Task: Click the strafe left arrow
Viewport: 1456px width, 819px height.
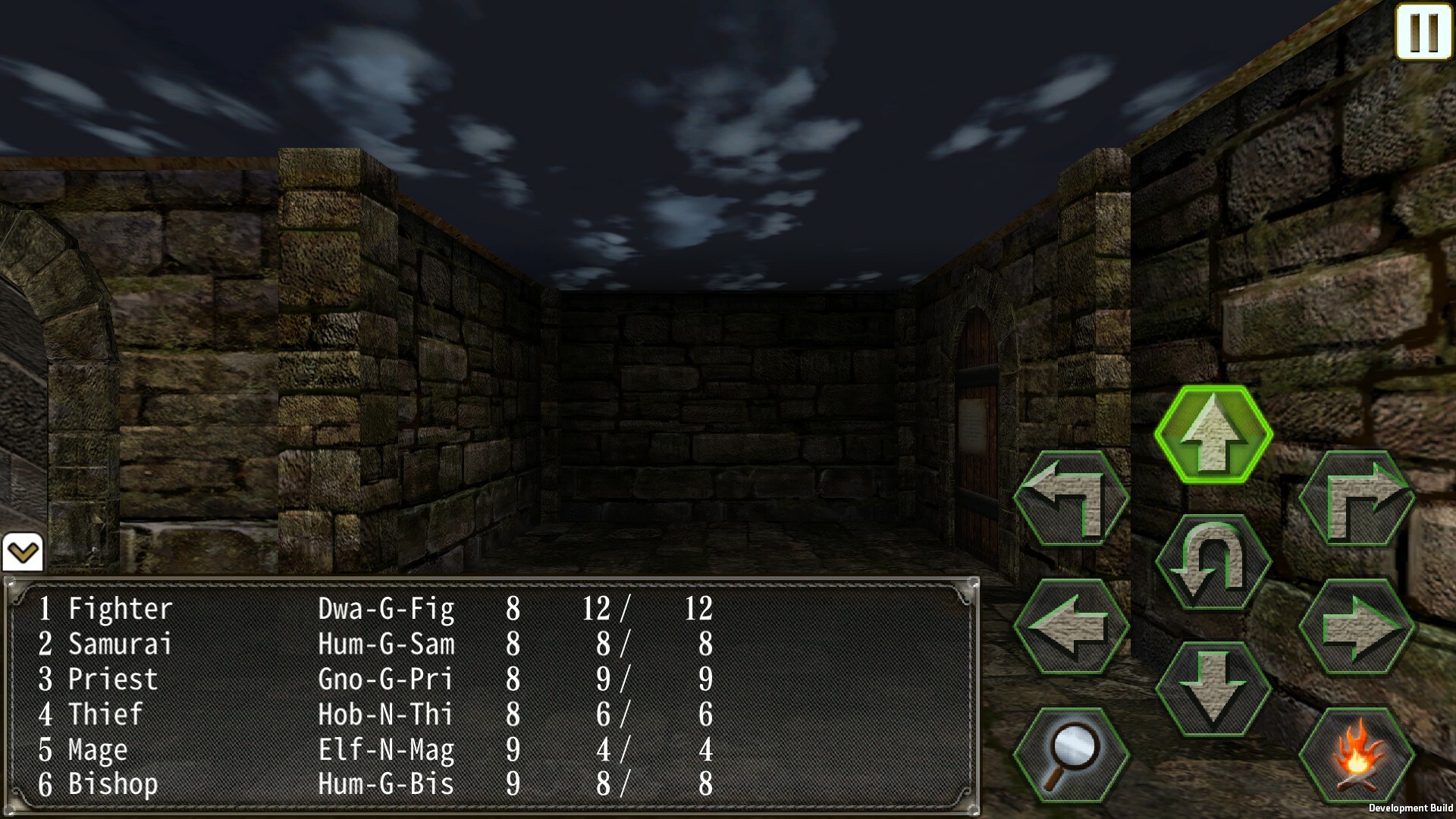Action: (x=1072, y=627)
